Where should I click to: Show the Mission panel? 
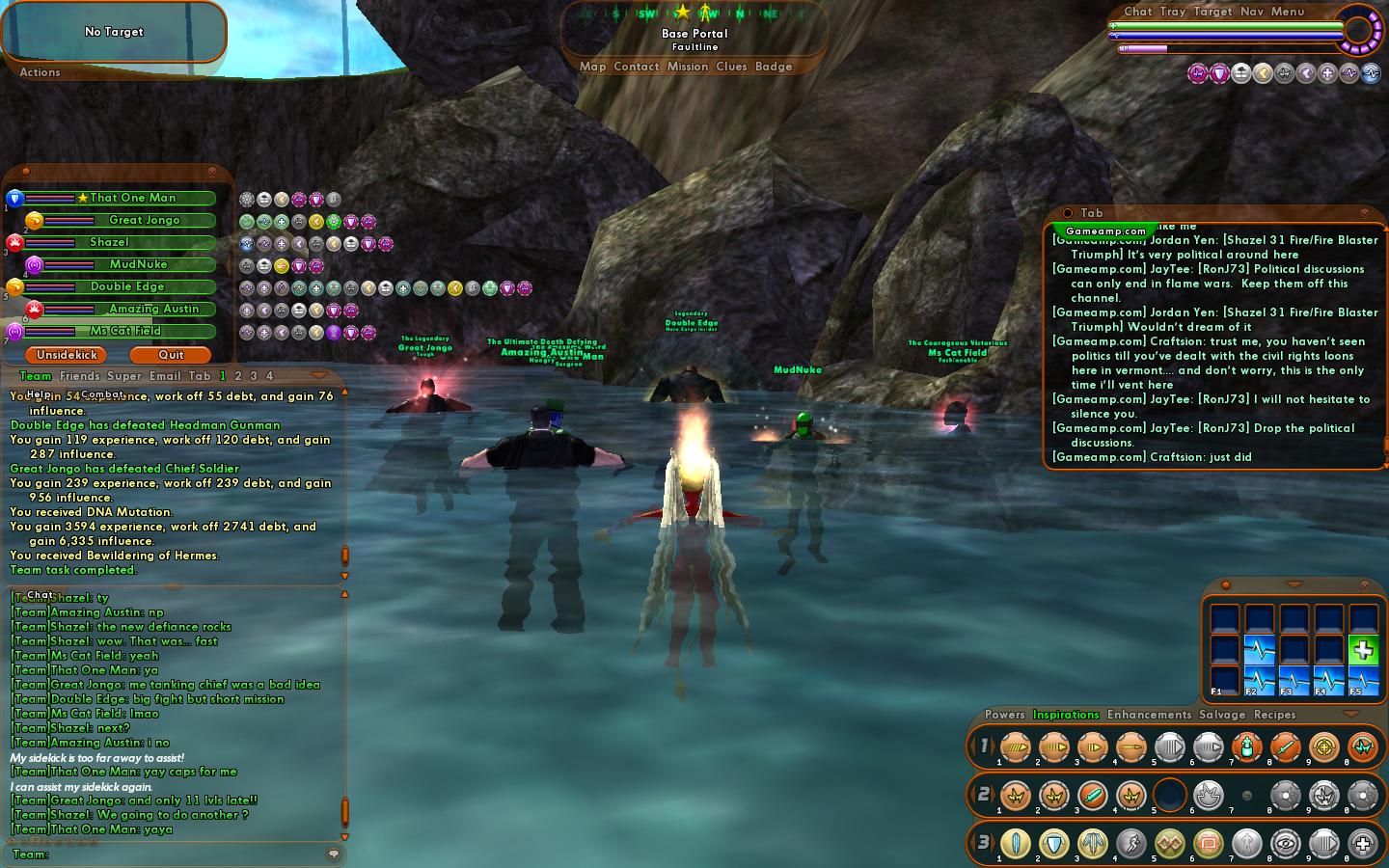click(688, 67)
